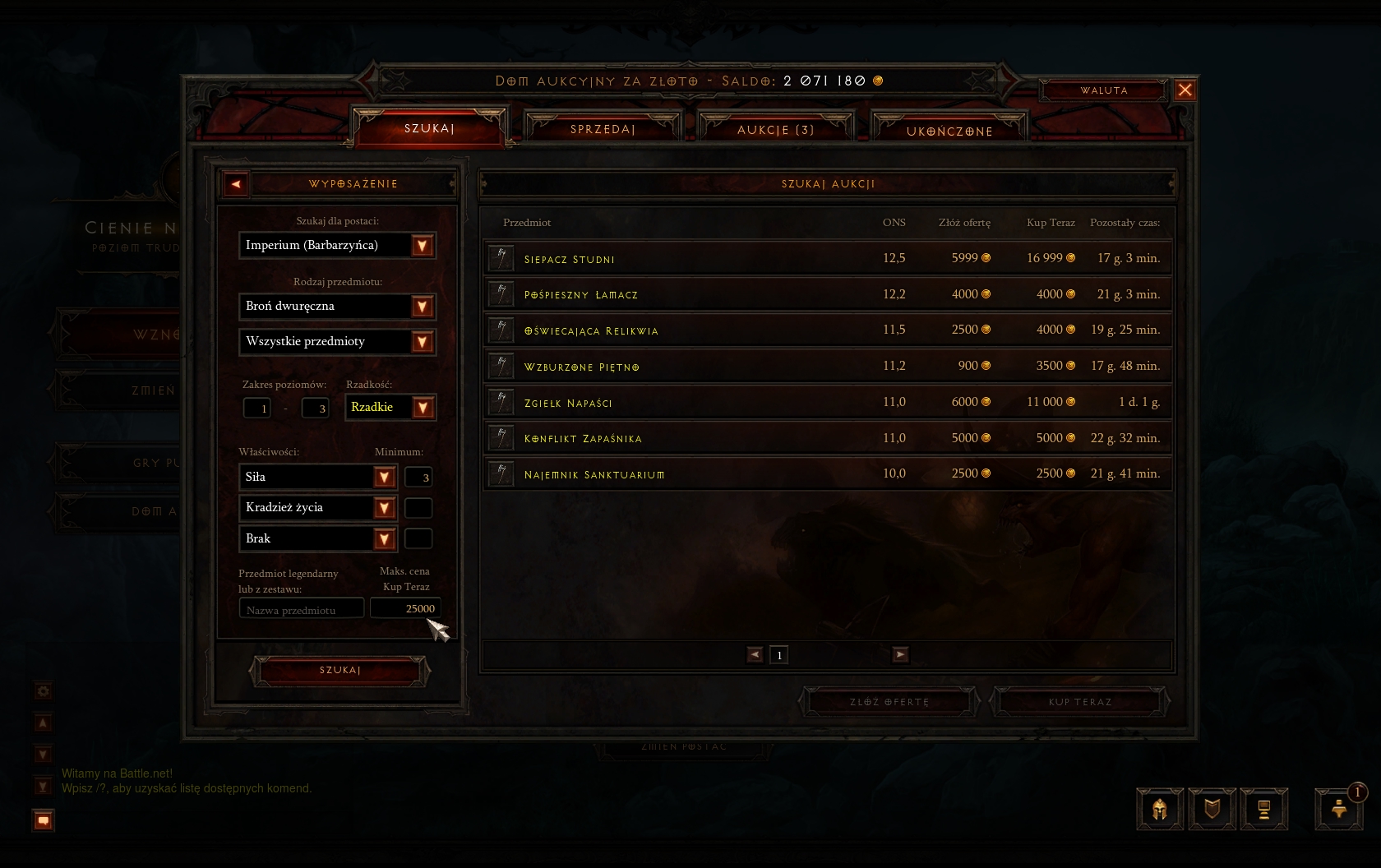Click the back arrow beside Wyposażenie
Viewport: 1381px width, 868px height.
click(236, 184)
